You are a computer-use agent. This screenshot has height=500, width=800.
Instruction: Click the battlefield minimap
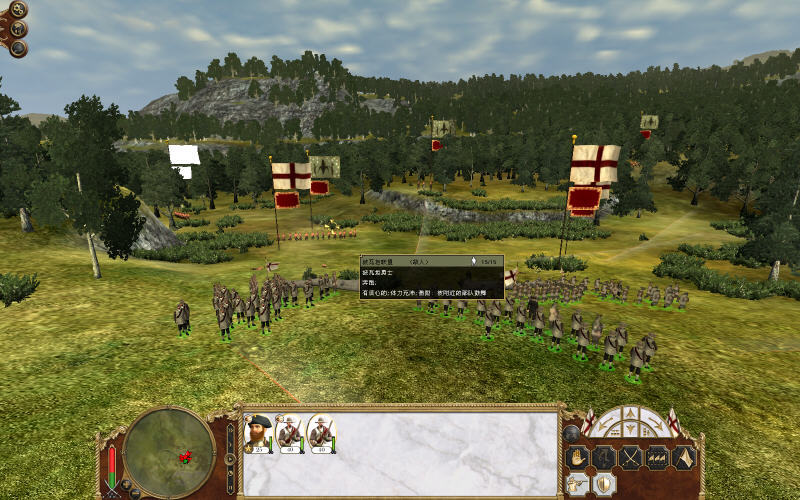pos(169,446)
